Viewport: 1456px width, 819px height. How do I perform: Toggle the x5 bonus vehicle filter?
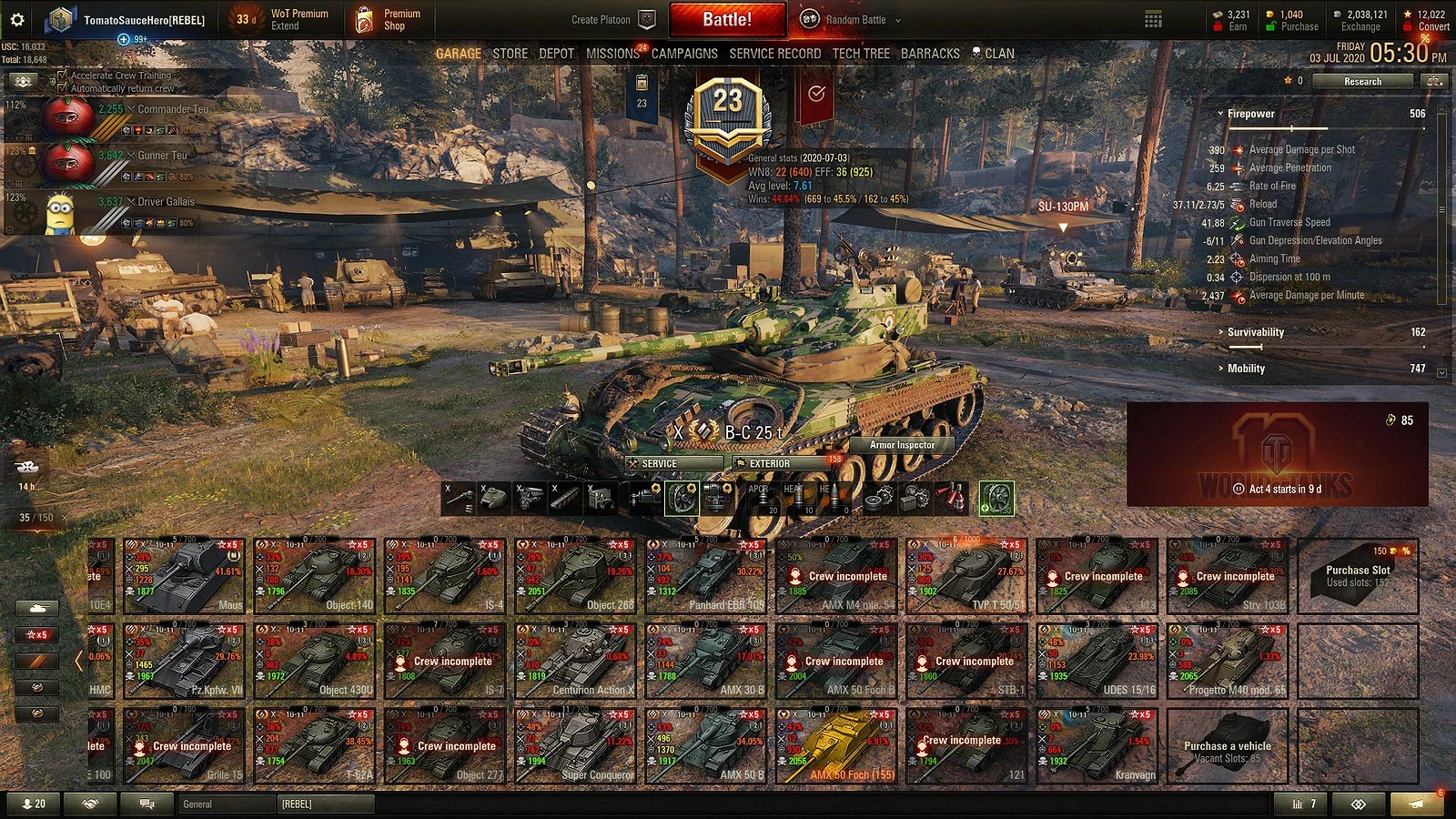pos(36,634)
